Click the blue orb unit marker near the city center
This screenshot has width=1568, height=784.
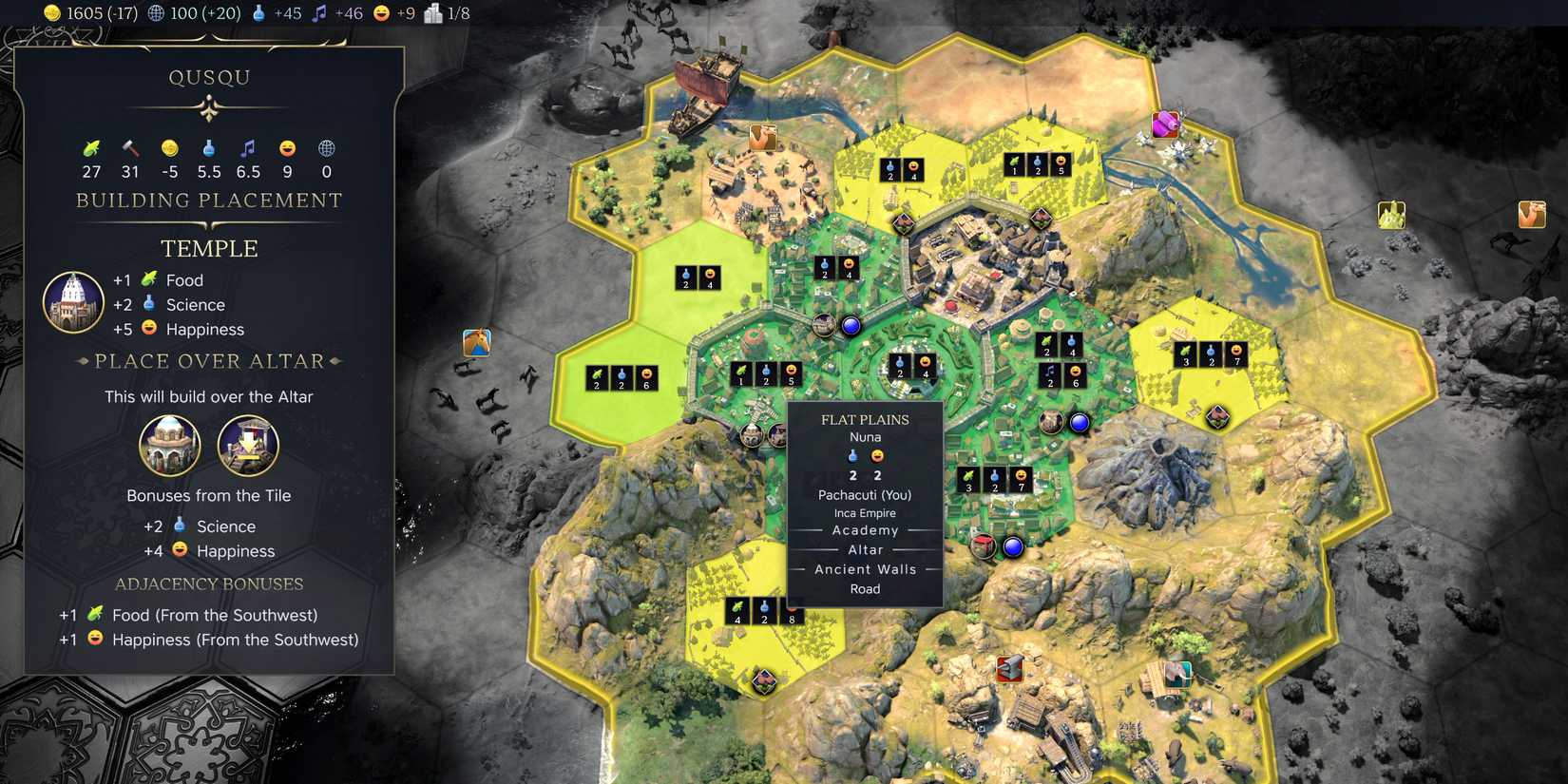pos(851,325)
